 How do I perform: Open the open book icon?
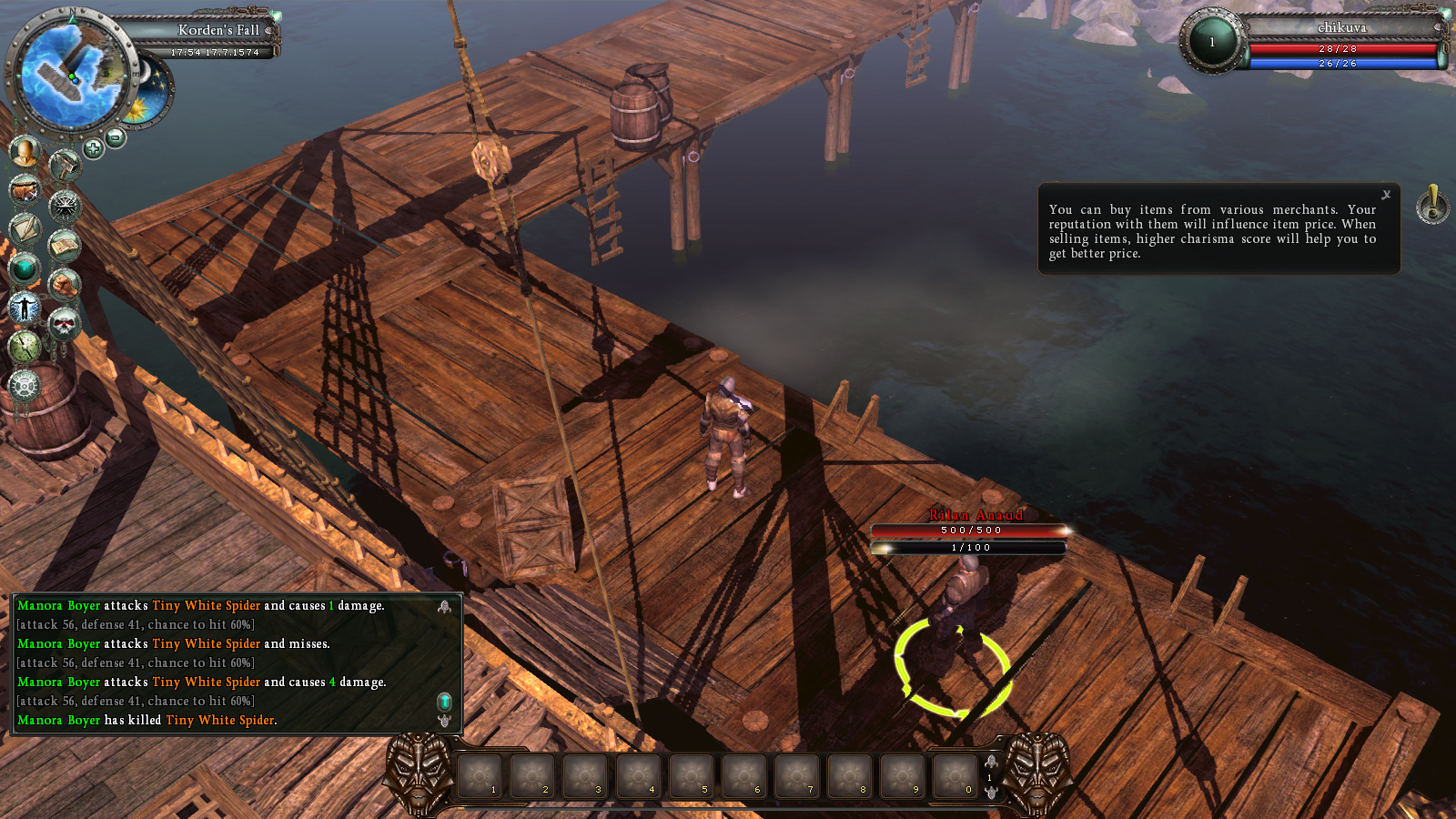click(64, 245)
